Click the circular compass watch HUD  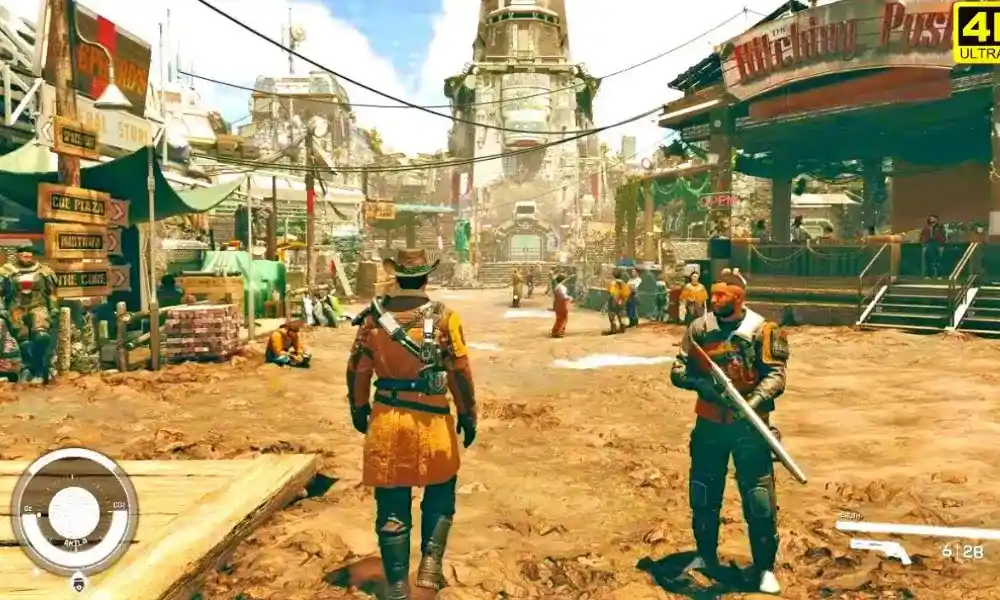click(74, 511)
